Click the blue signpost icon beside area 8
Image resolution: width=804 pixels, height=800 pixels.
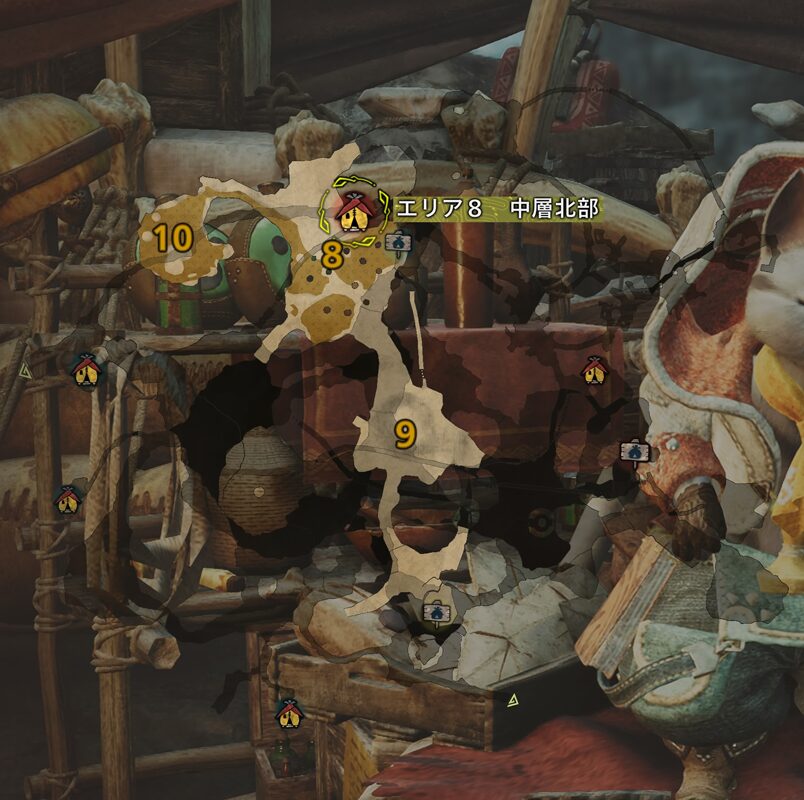coord(397,241)
